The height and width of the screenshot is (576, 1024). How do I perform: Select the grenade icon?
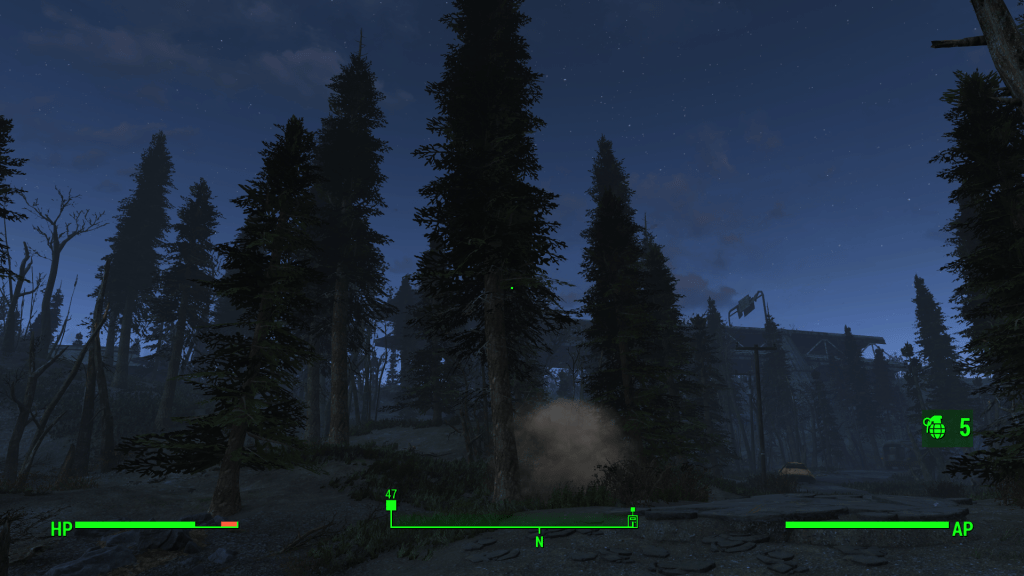pyautogui.click(x=936, y=428)
